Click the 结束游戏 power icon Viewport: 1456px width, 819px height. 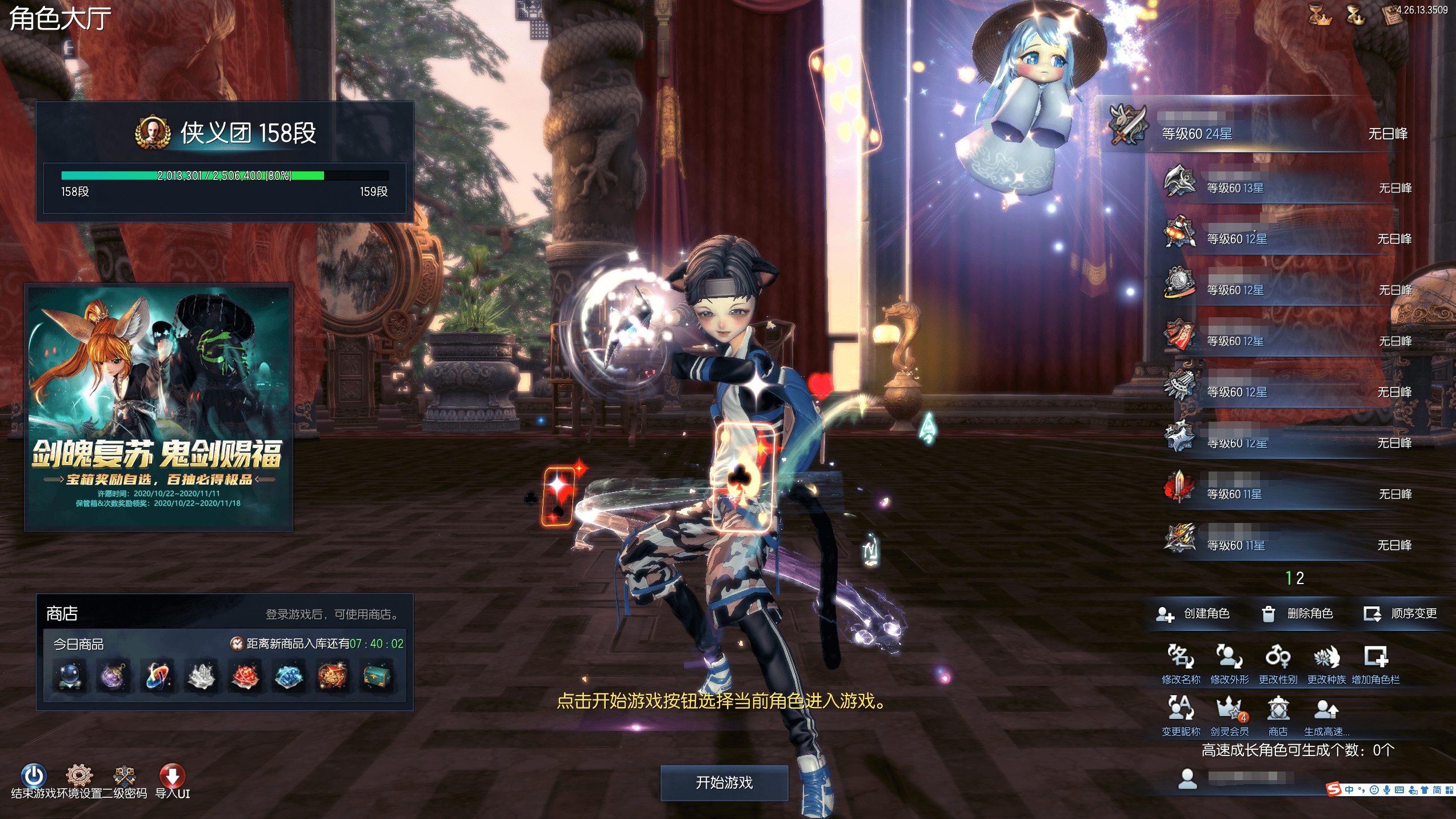[x=33, y=776]
